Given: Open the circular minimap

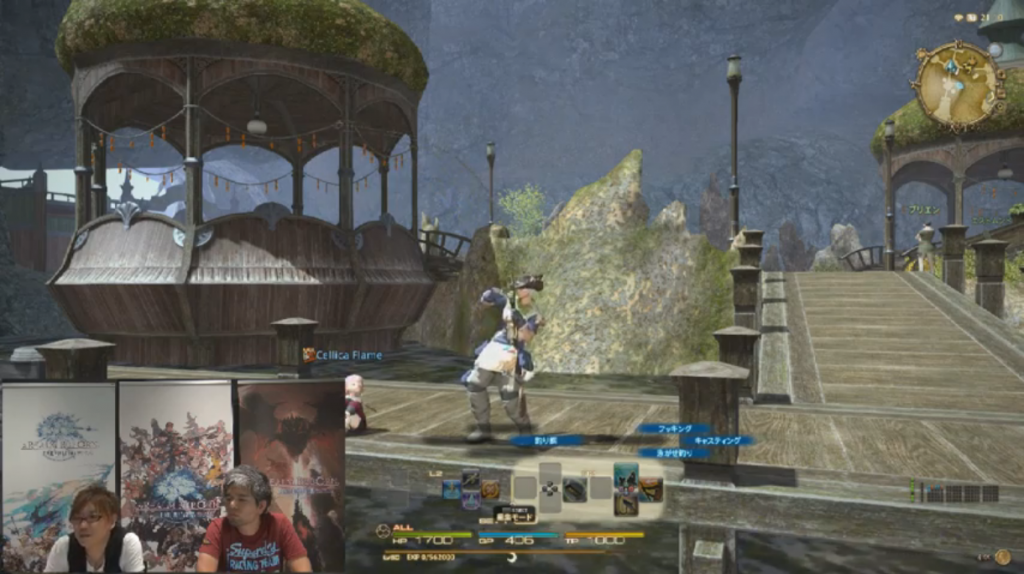Looking at the screenshot, I should coord(957,87).
